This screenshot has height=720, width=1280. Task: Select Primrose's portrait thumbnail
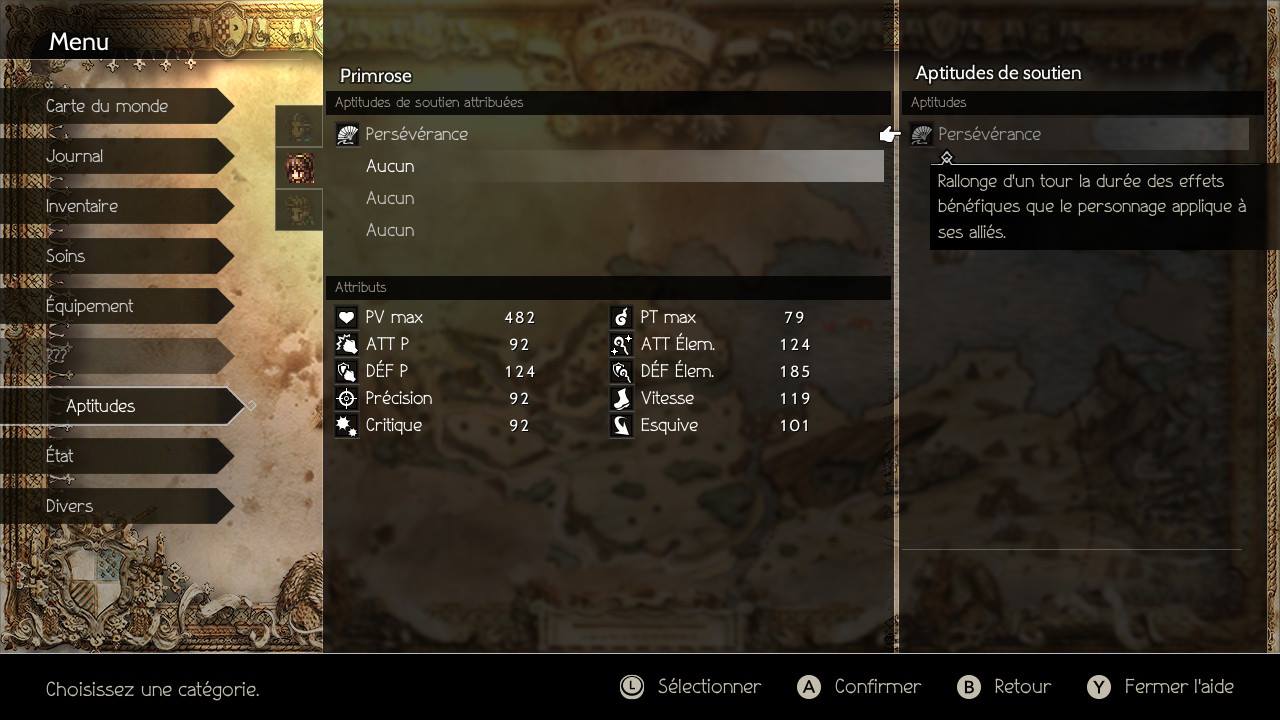pyautogui.click(x=299, y=169)
